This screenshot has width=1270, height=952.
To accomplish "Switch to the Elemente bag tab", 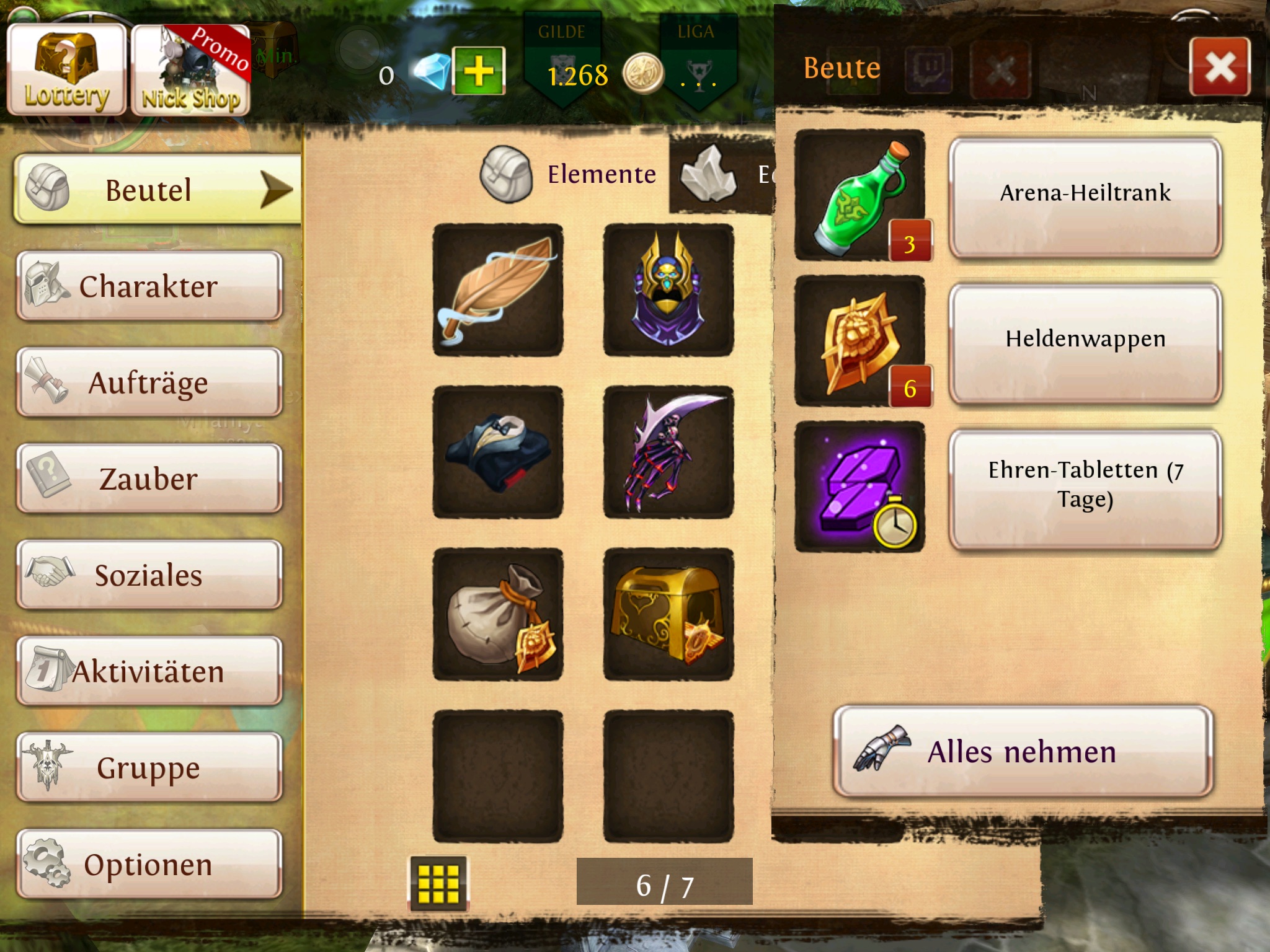I will (571, 175).
